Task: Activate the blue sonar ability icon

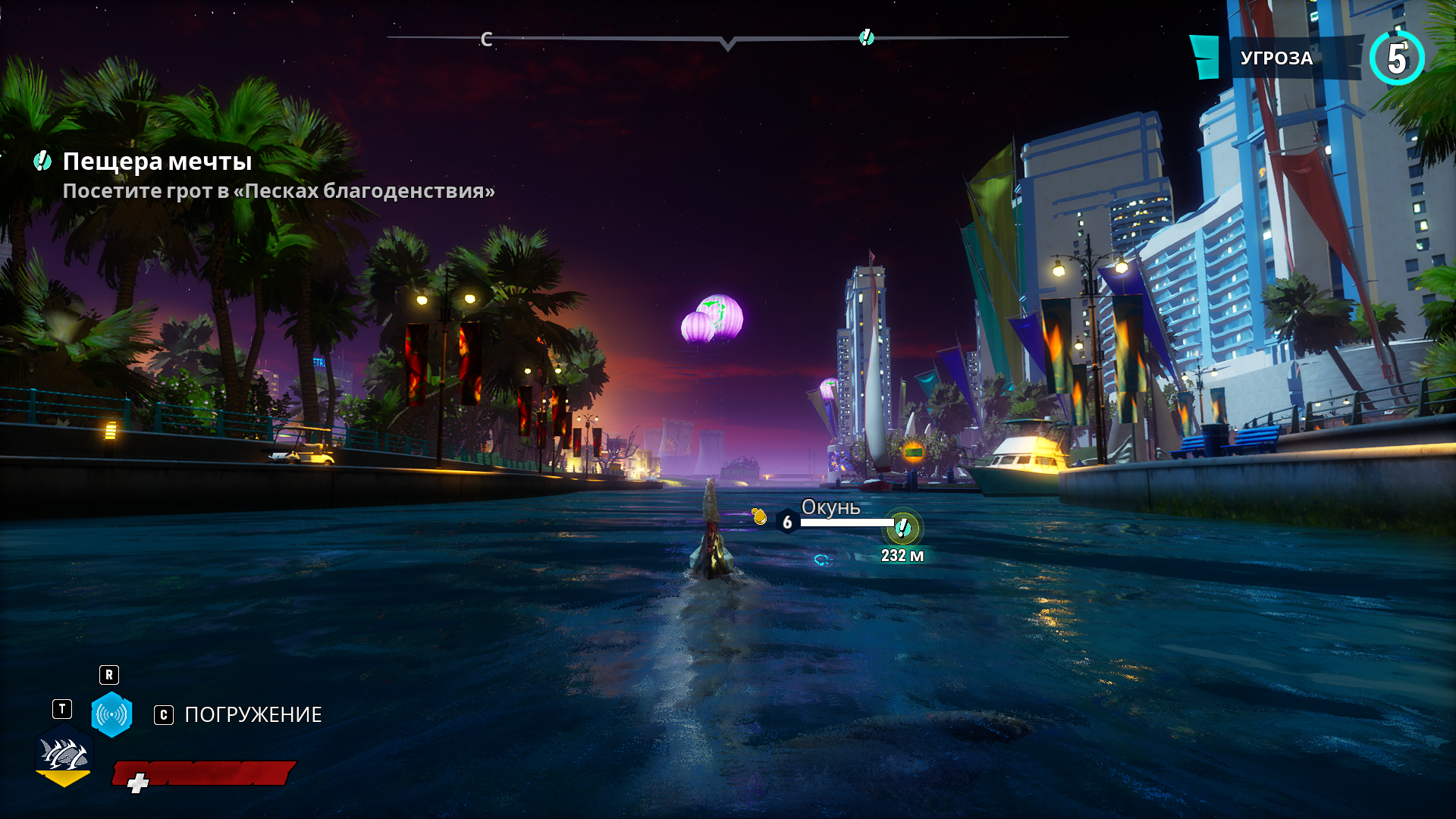Action: click(111, 714)
